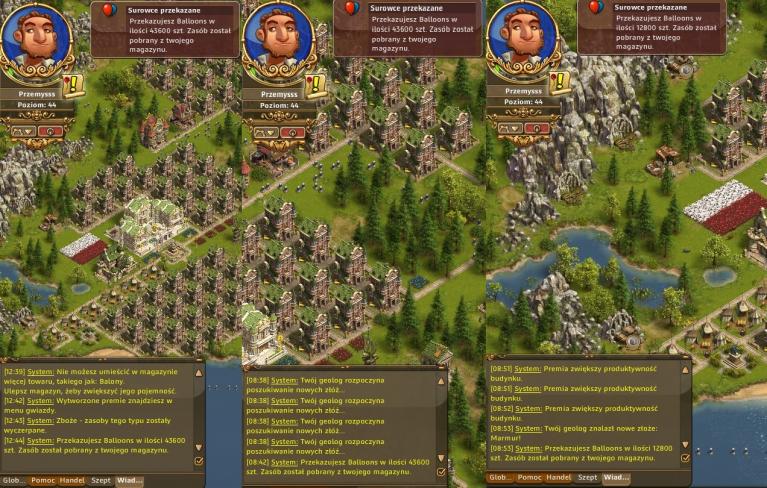Toggle the checkbox beside the 08:55 chat message
Image resolution: width=767 pixels, height=488 pixels.
(x=685, y=458)
